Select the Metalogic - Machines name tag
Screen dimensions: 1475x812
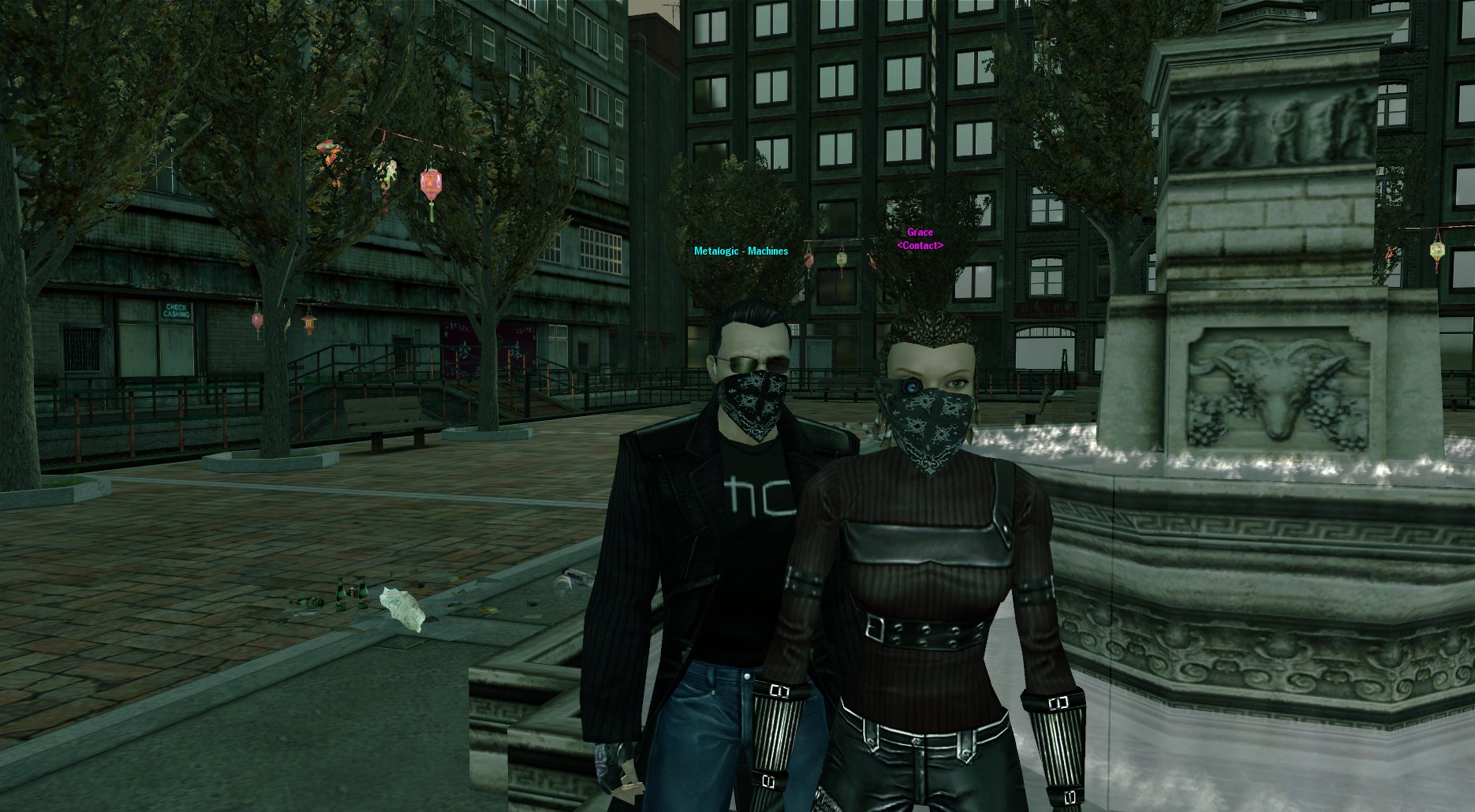pyautogui.click(x=741, y=251)
